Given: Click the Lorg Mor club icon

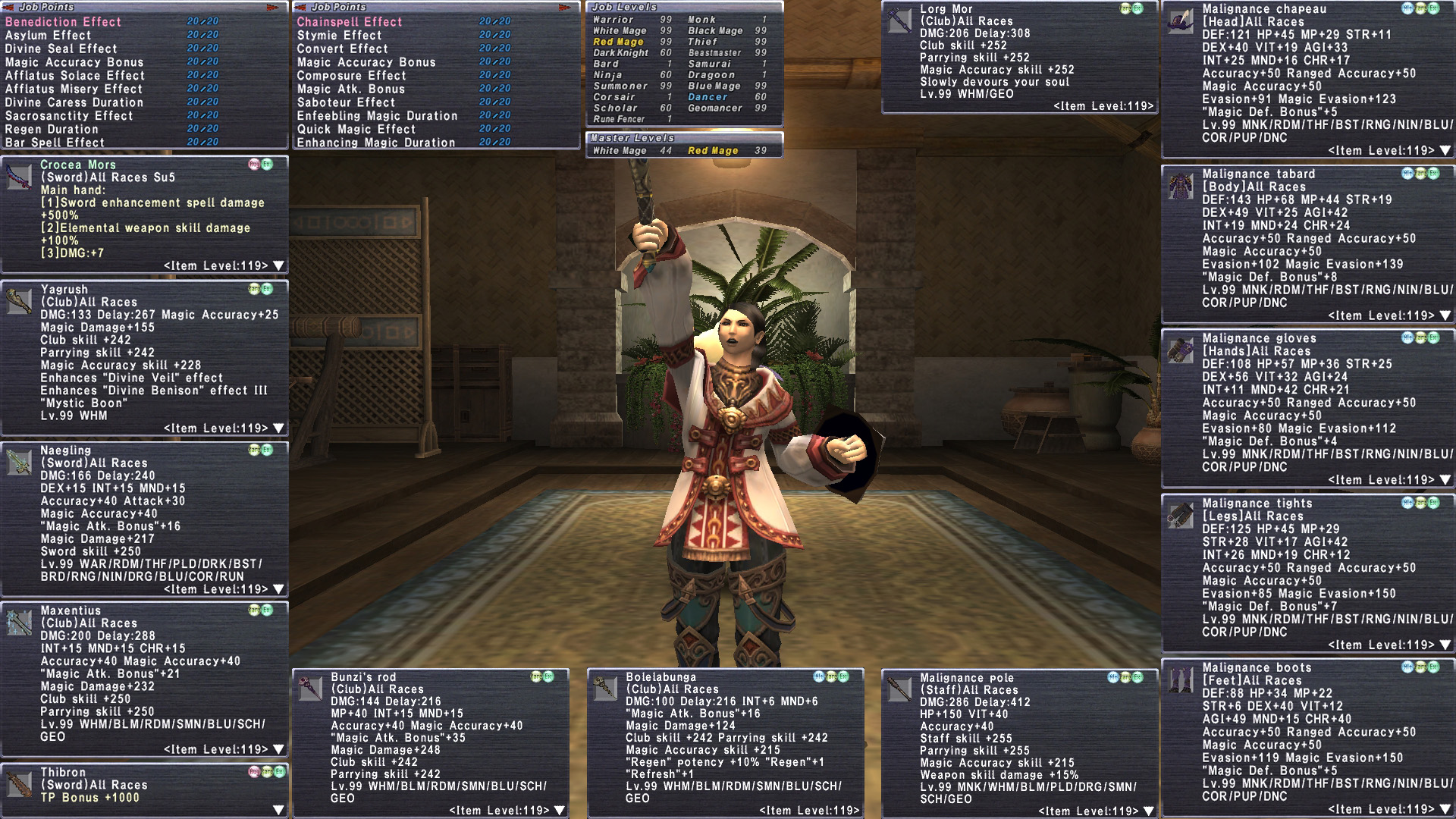Looking at the screenshot, I should pyautogui.click(x=899, y=20).
